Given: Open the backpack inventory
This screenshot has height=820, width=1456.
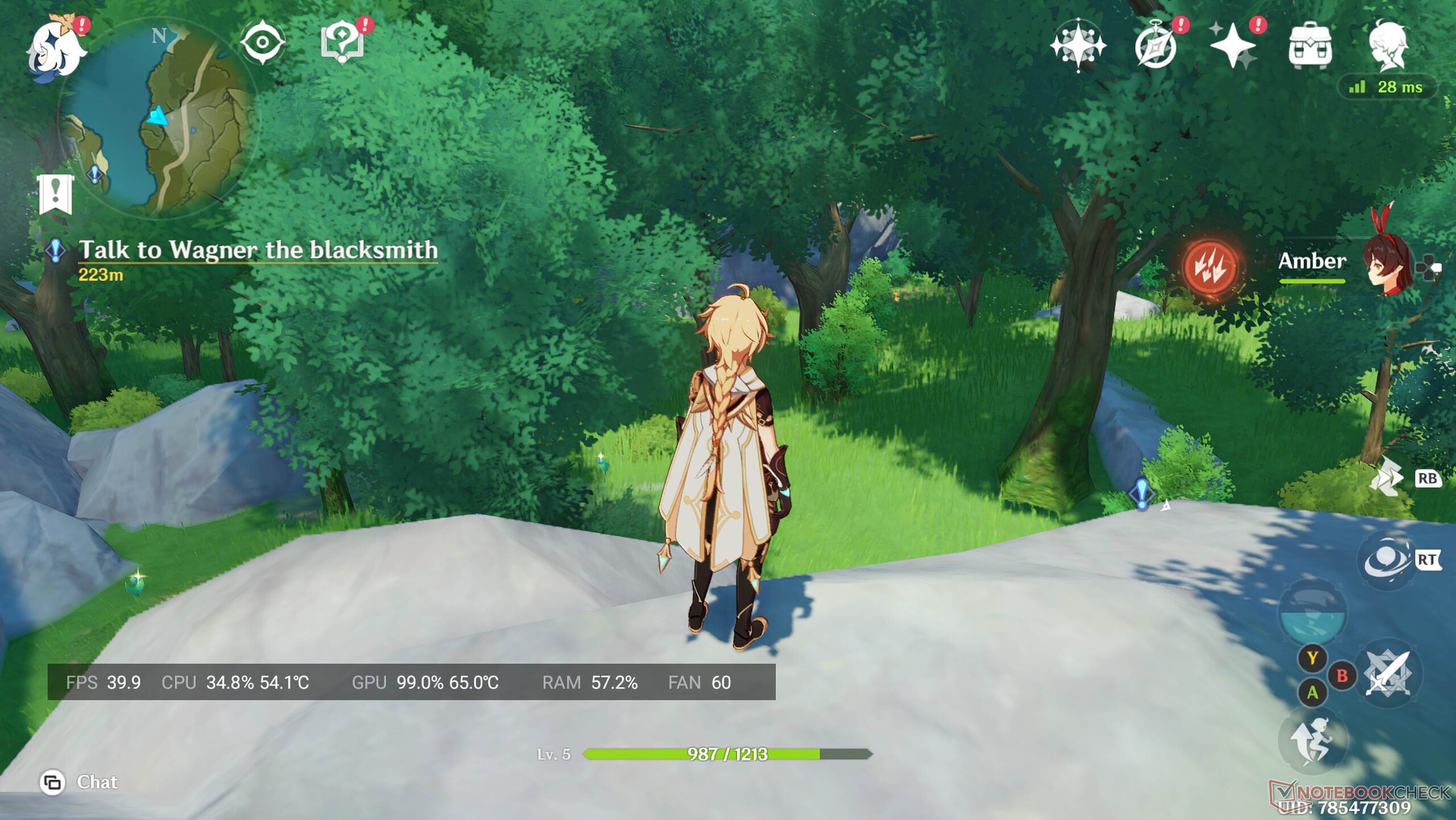Looking at the screenshot, I should tap(1310, 47).
